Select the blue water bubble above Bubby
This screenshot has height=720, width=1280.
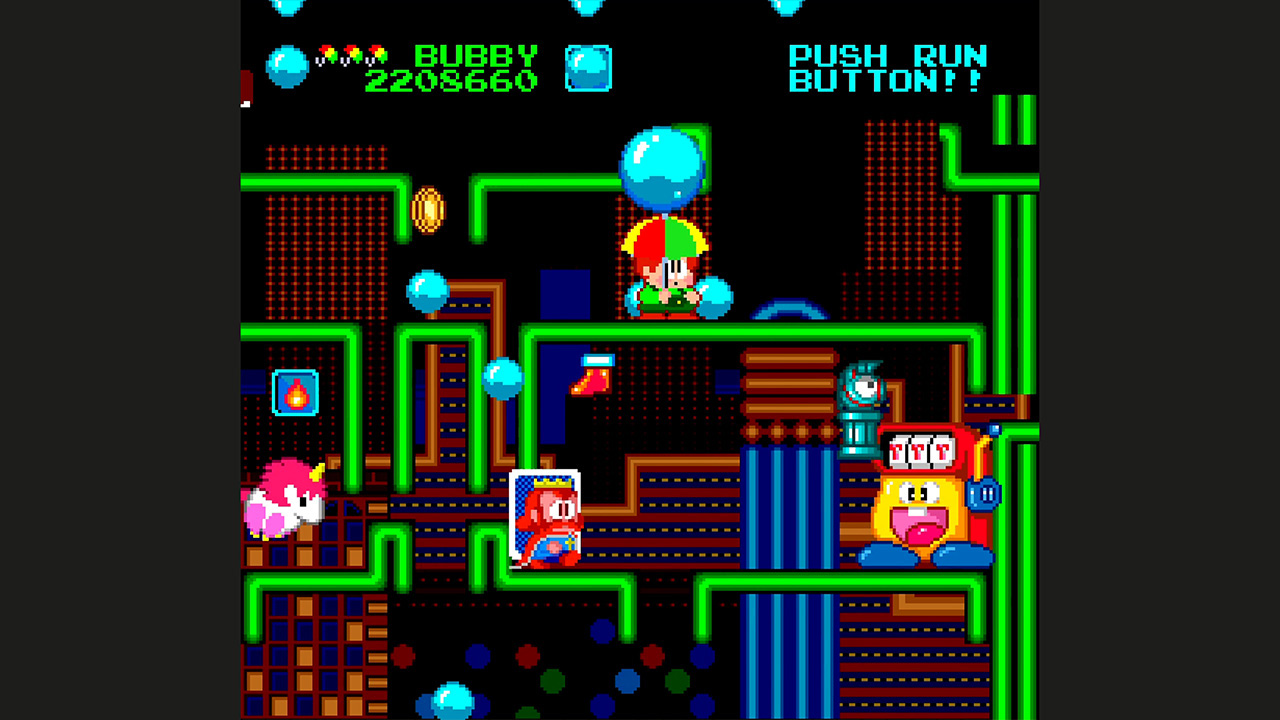pos(662,167)
